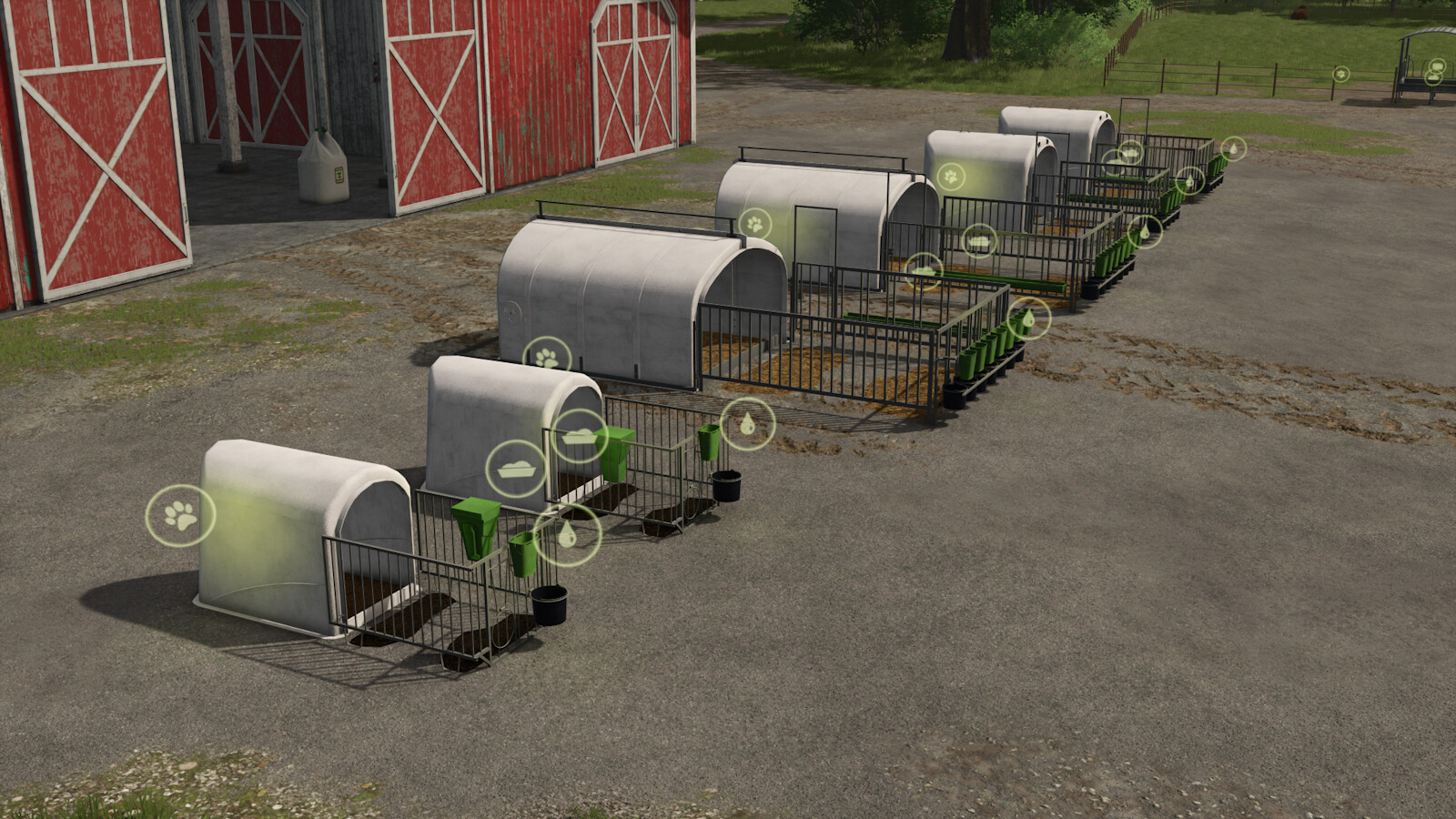Click the water drop icon near the green bucket
The image size is (1456, 819).
567,537
